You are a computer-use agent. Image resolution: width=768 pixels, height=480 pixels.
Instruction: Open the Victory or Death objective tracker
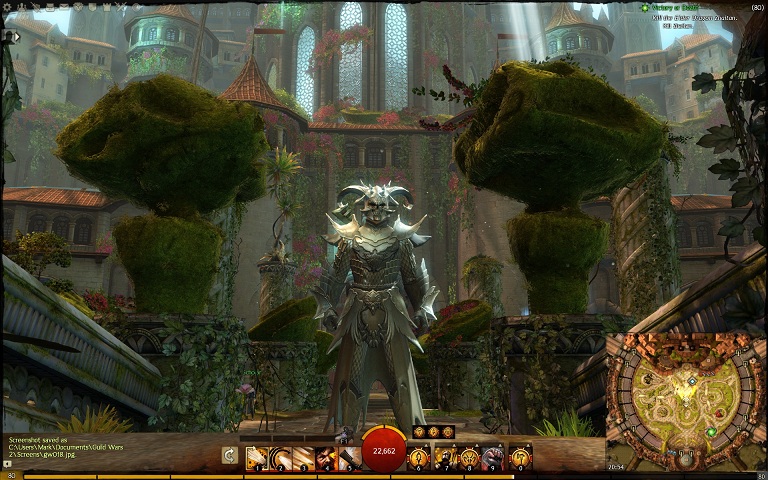coord(680,8)
